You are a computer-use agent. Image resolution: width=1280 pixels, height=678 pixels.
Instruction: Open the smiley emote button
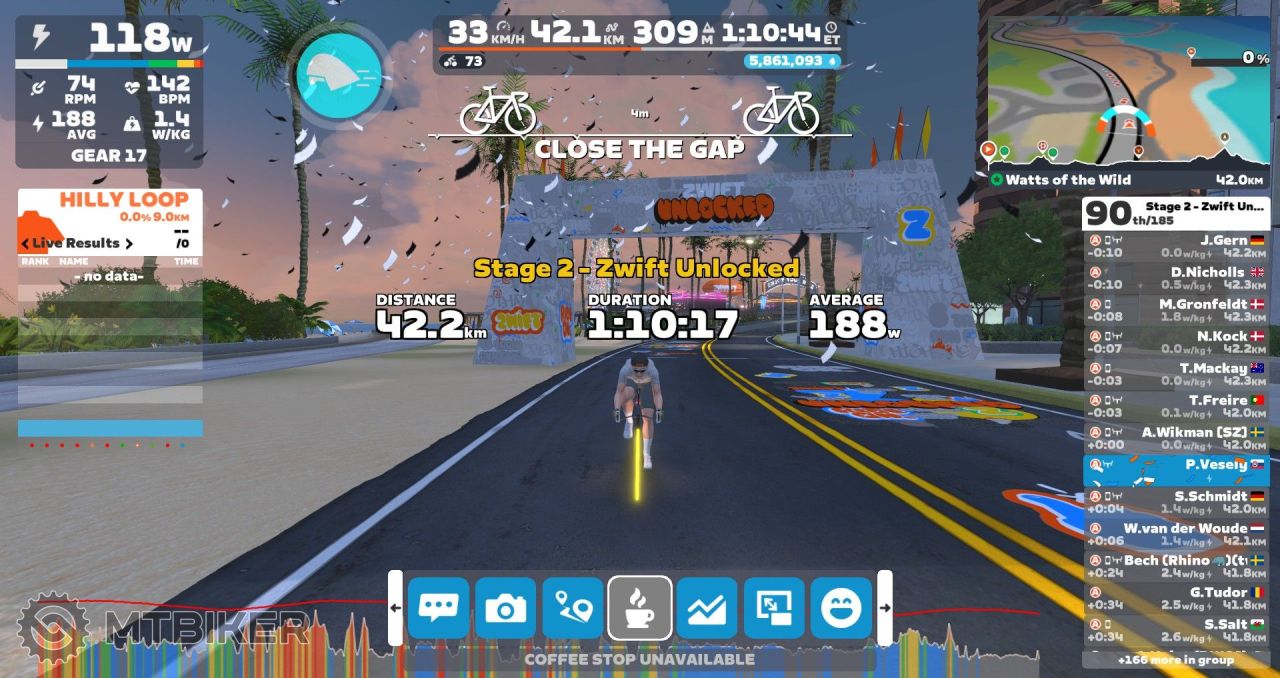[841, 608]
